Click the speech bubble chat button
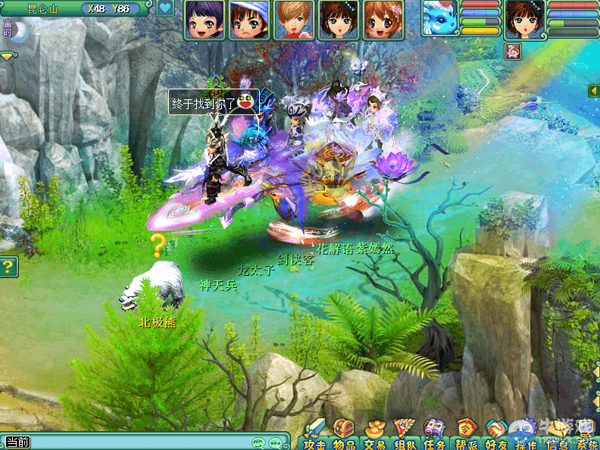This screenshot has height=450, width=600. [x=274, y=442]
